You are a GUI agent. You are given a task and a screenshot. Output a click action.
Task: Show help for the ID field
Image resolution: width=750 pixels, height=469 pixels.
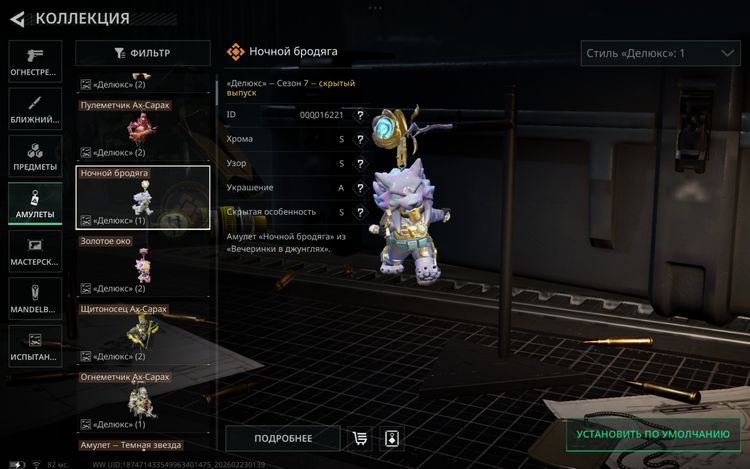(359, 115)
